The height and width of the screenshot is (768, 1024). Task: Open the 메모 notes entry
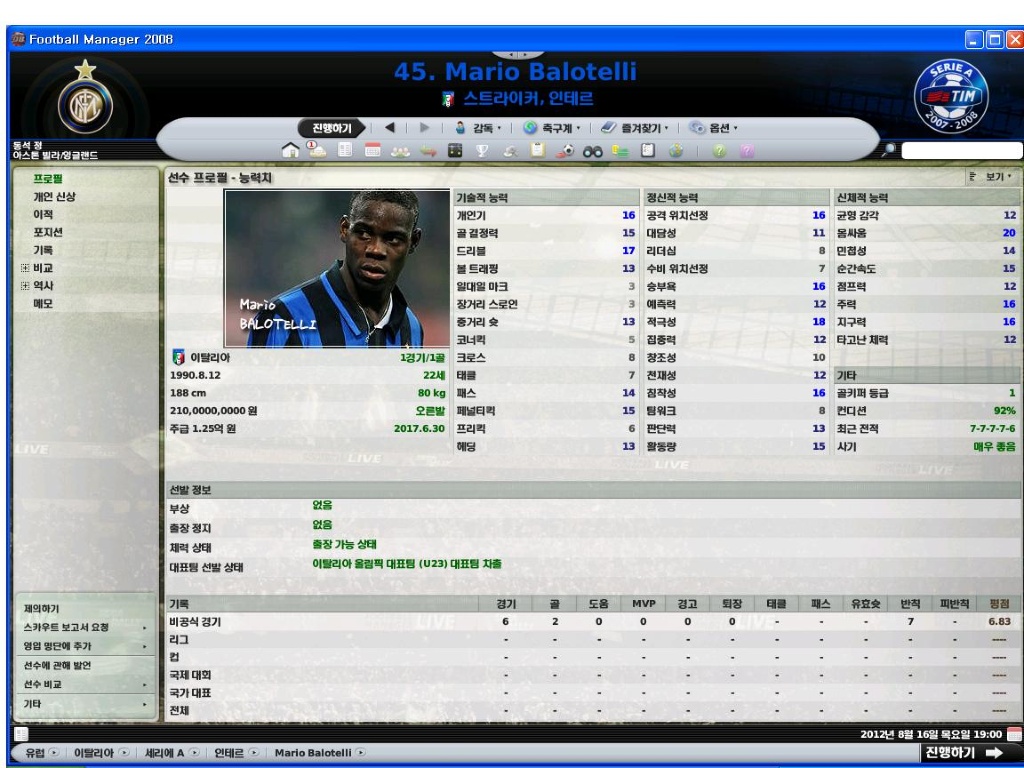point(43,304)
